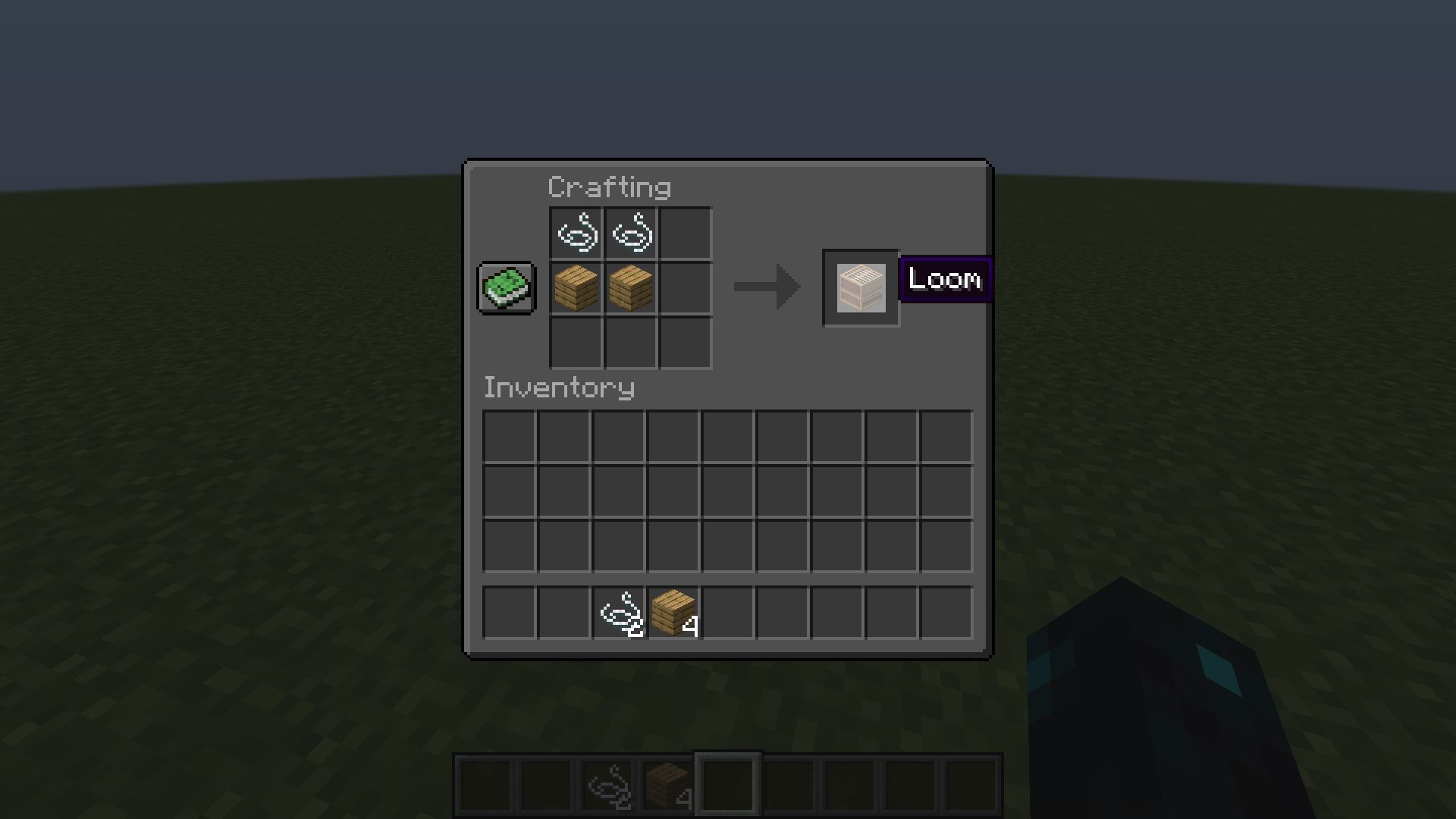Click the Loom tooltip label
The width and height of the screenshot is (1456, 819).
click(x=944, y=279)
